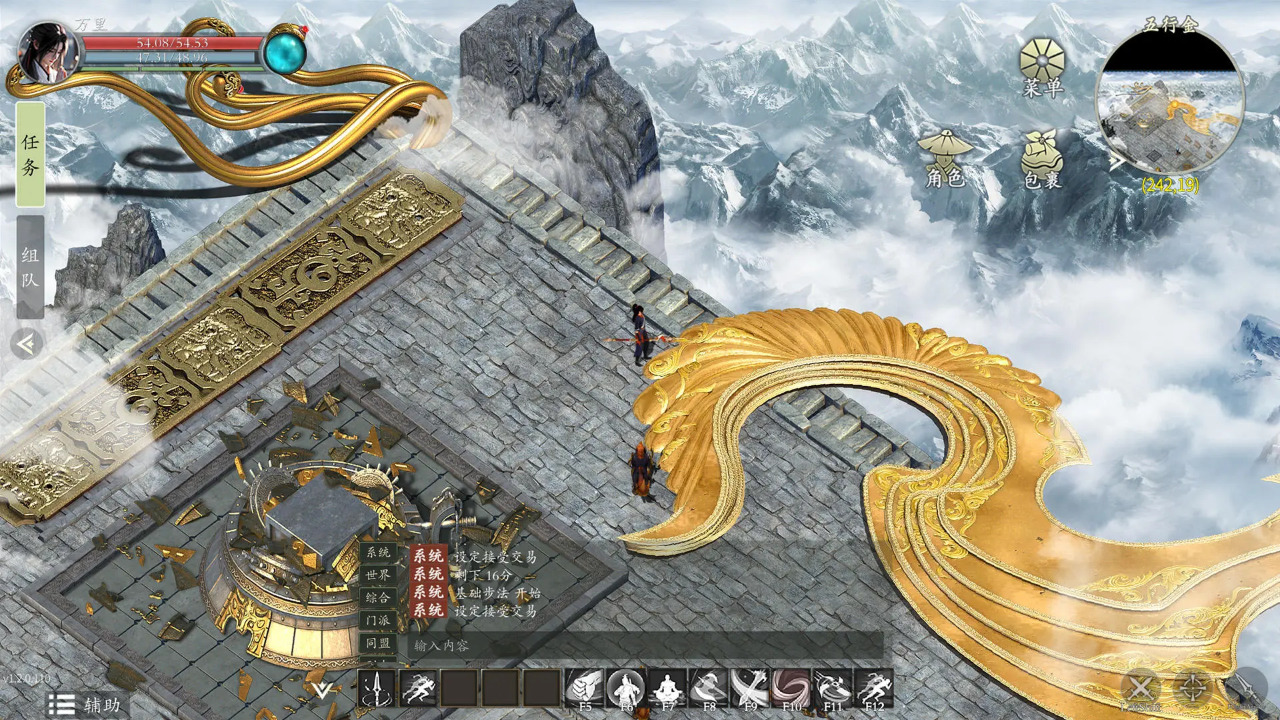Viewport: 1280px width, 720px height.
Task: Click the circular minimap
Action: point(1169,102)
